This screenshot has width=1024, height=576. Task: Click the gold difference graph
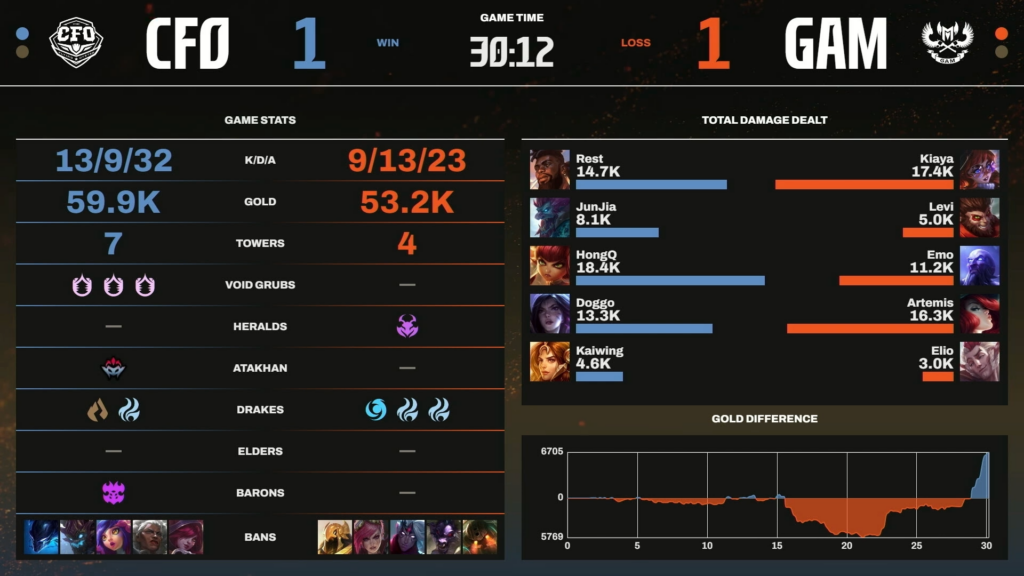[778, 496]
